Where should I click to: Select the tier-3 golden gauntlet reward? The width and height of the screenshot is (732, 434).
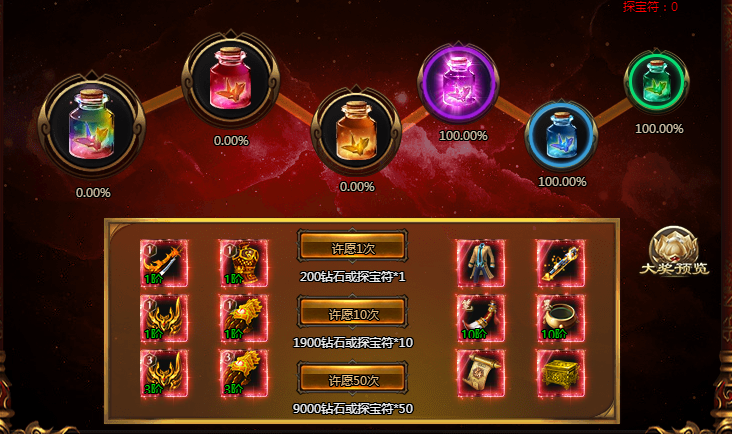click(x=242, y=373)
